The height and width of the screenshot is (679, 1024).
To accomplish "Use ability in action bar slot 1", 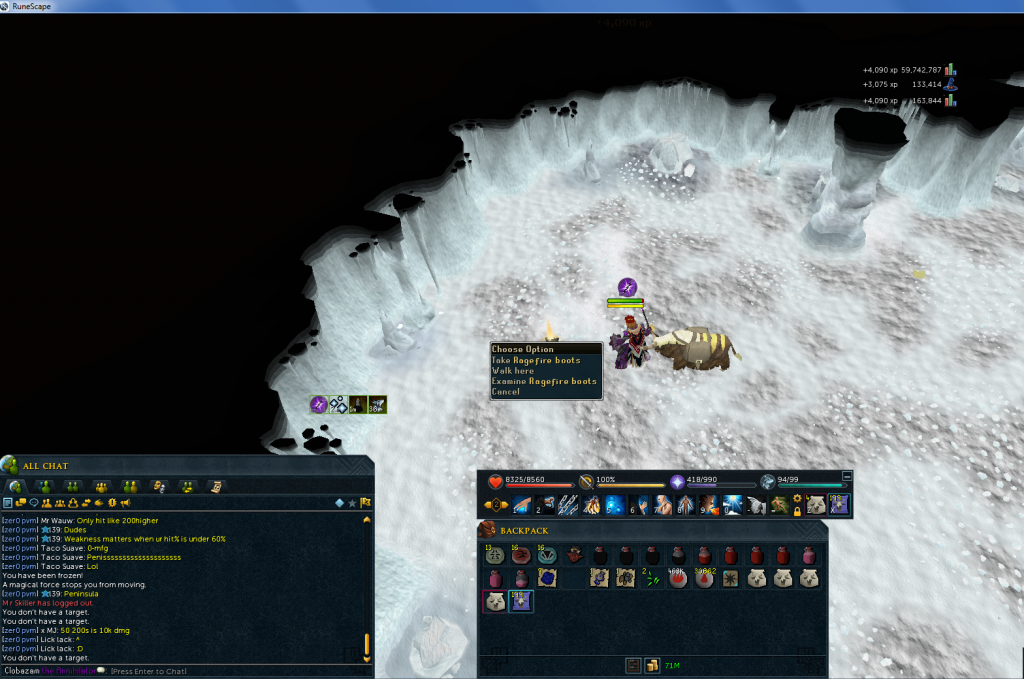I will point(524,505).
